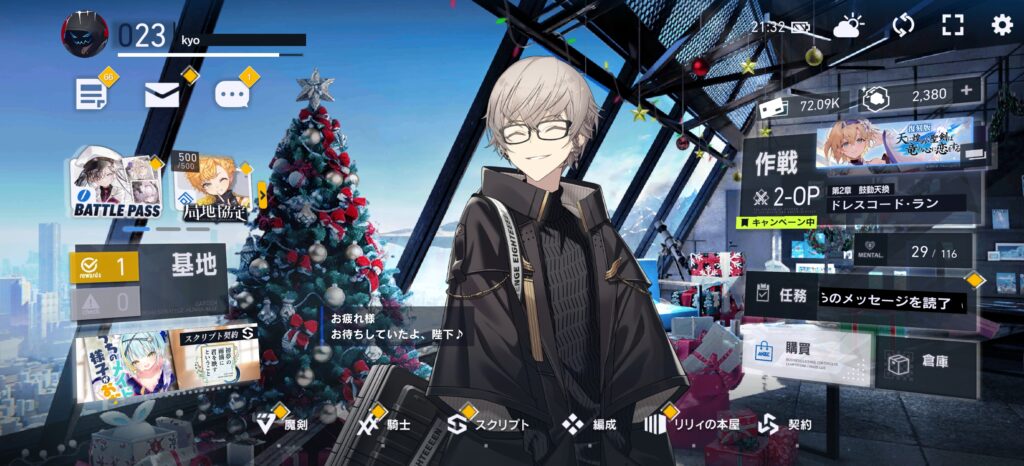
Task: Open settings with the gear icon
Action: coord(1001,25)
